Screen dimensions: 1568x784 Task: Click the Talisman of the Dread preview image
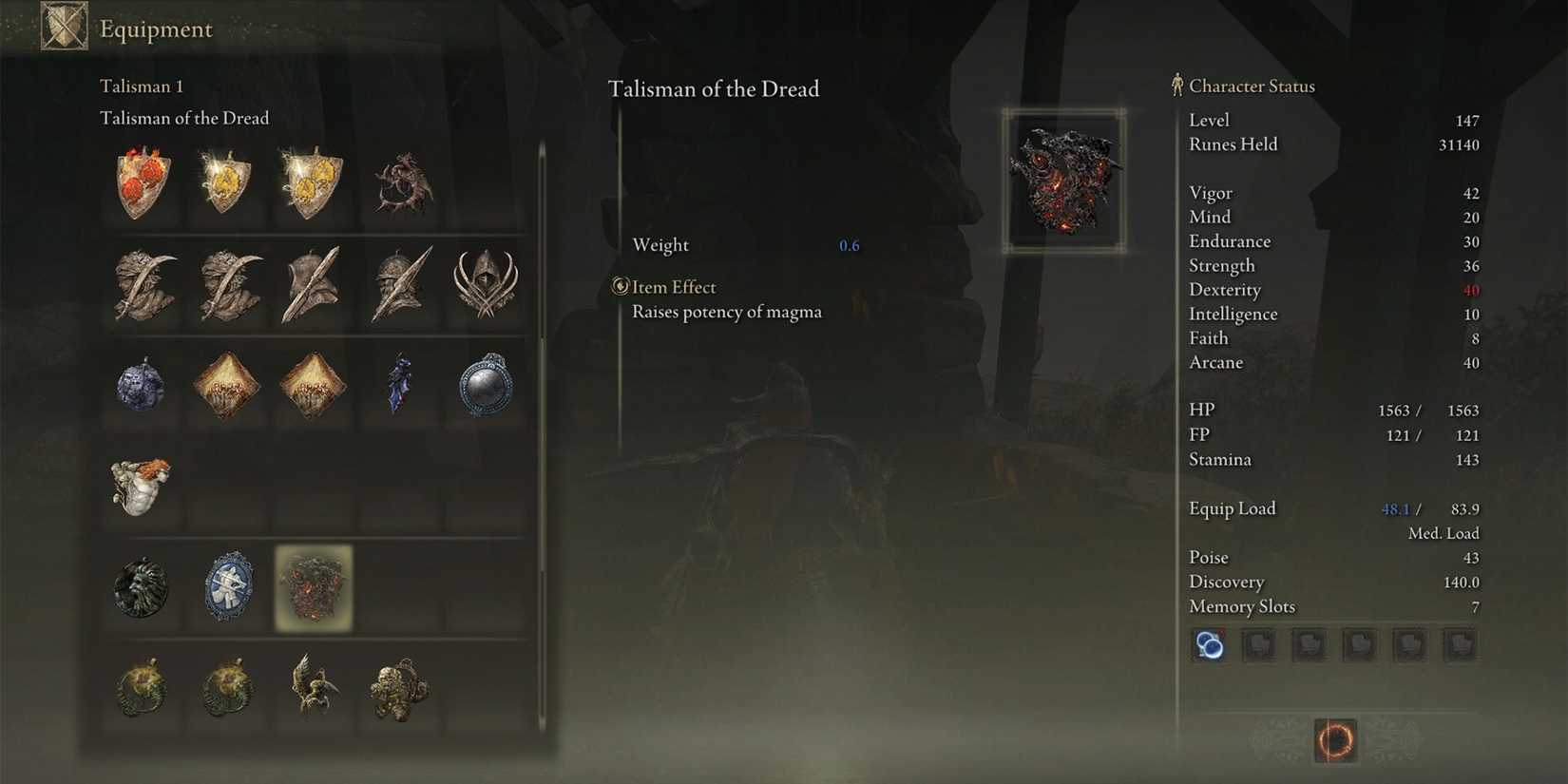coord(1064,181)
